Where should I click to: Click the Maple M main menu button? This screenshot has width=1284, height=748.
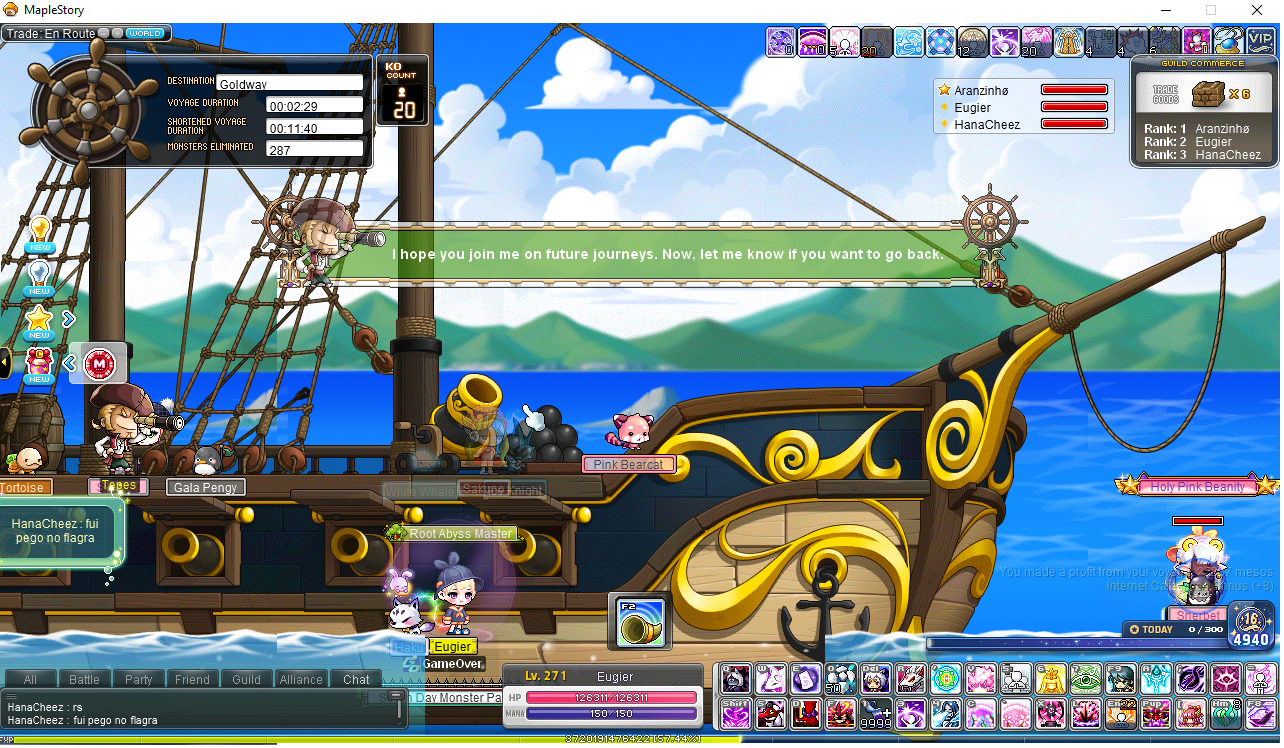(98, 364)
